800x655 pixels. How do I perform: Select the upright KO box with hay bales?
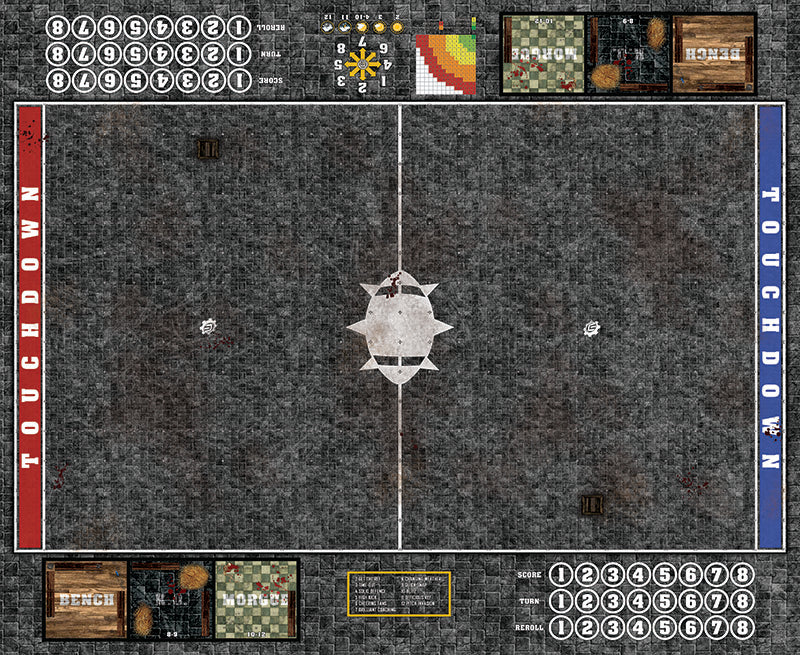170,599
